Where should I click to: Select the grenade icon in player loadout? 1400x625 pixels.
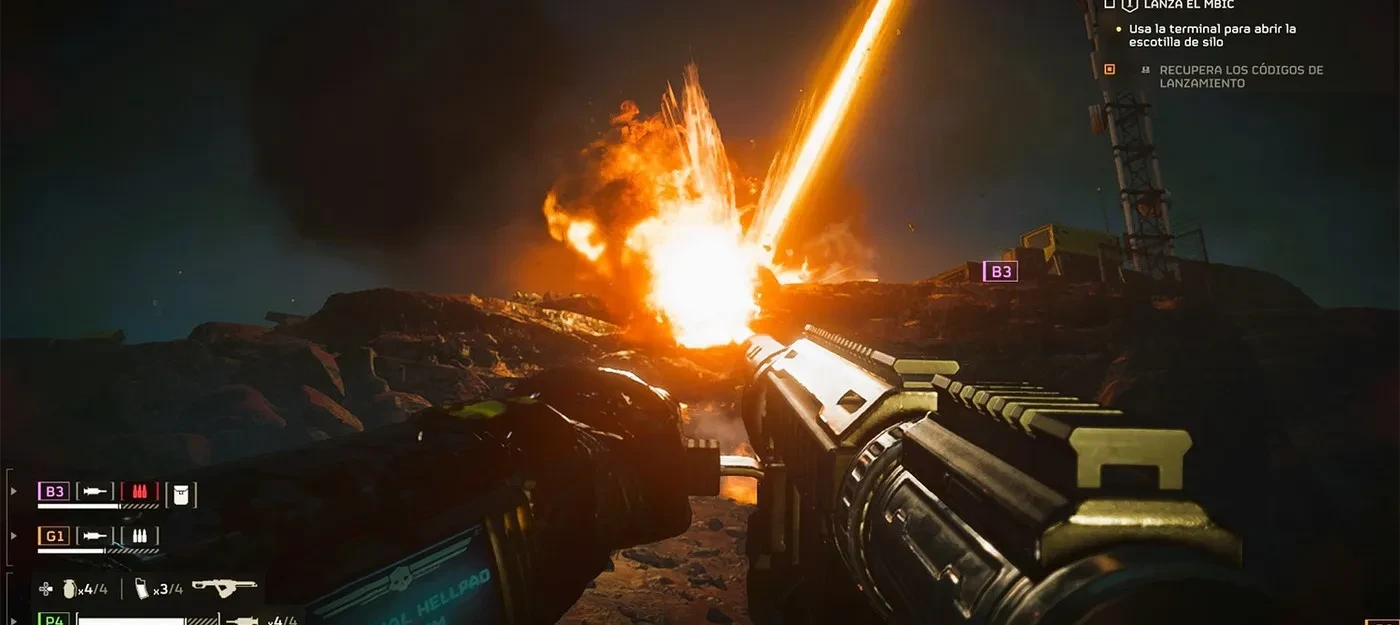point(70,589)
